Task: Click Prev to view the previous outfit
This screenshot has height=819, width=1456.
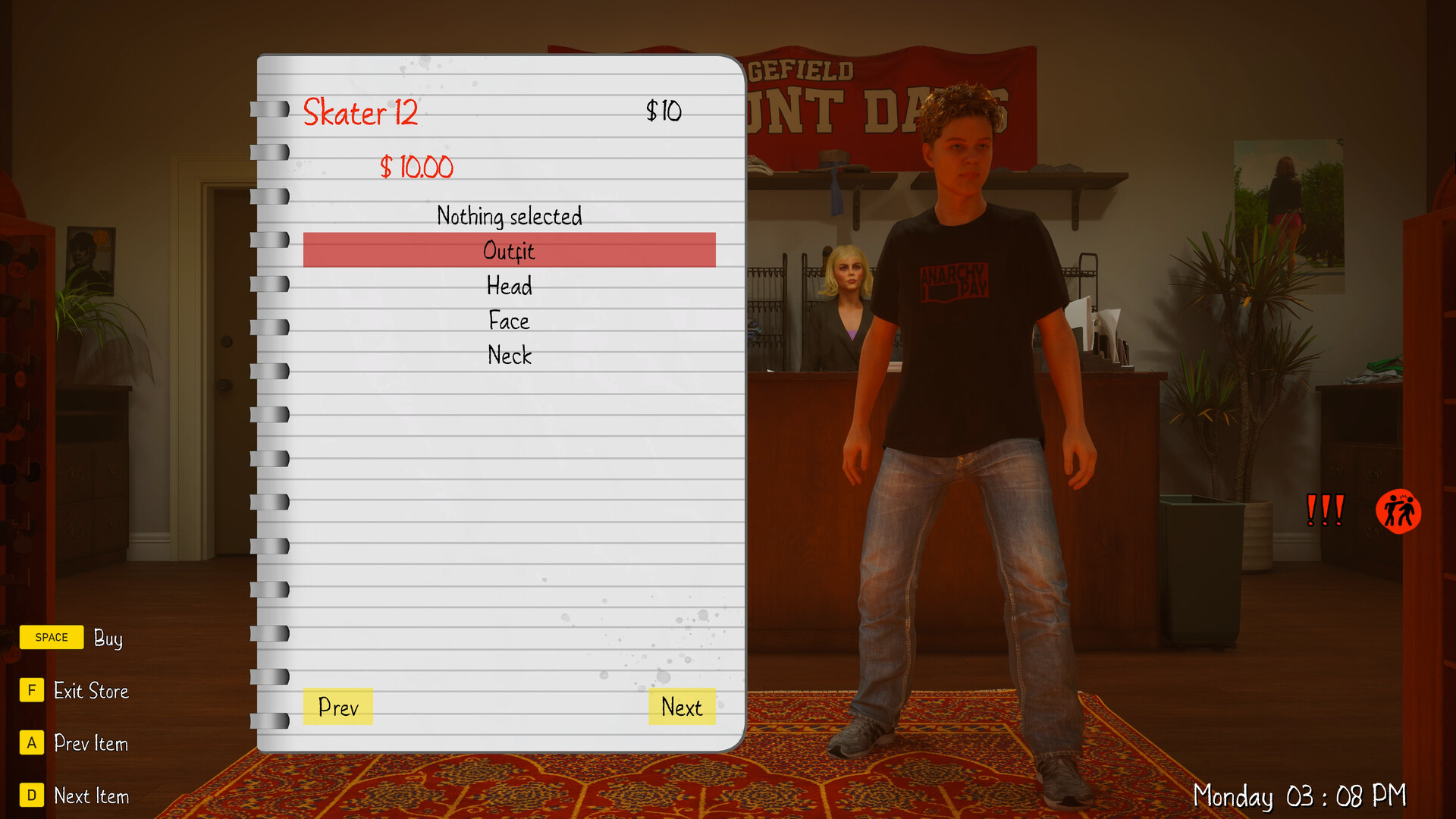Action: pyautogui.click(x=338, y=708)
